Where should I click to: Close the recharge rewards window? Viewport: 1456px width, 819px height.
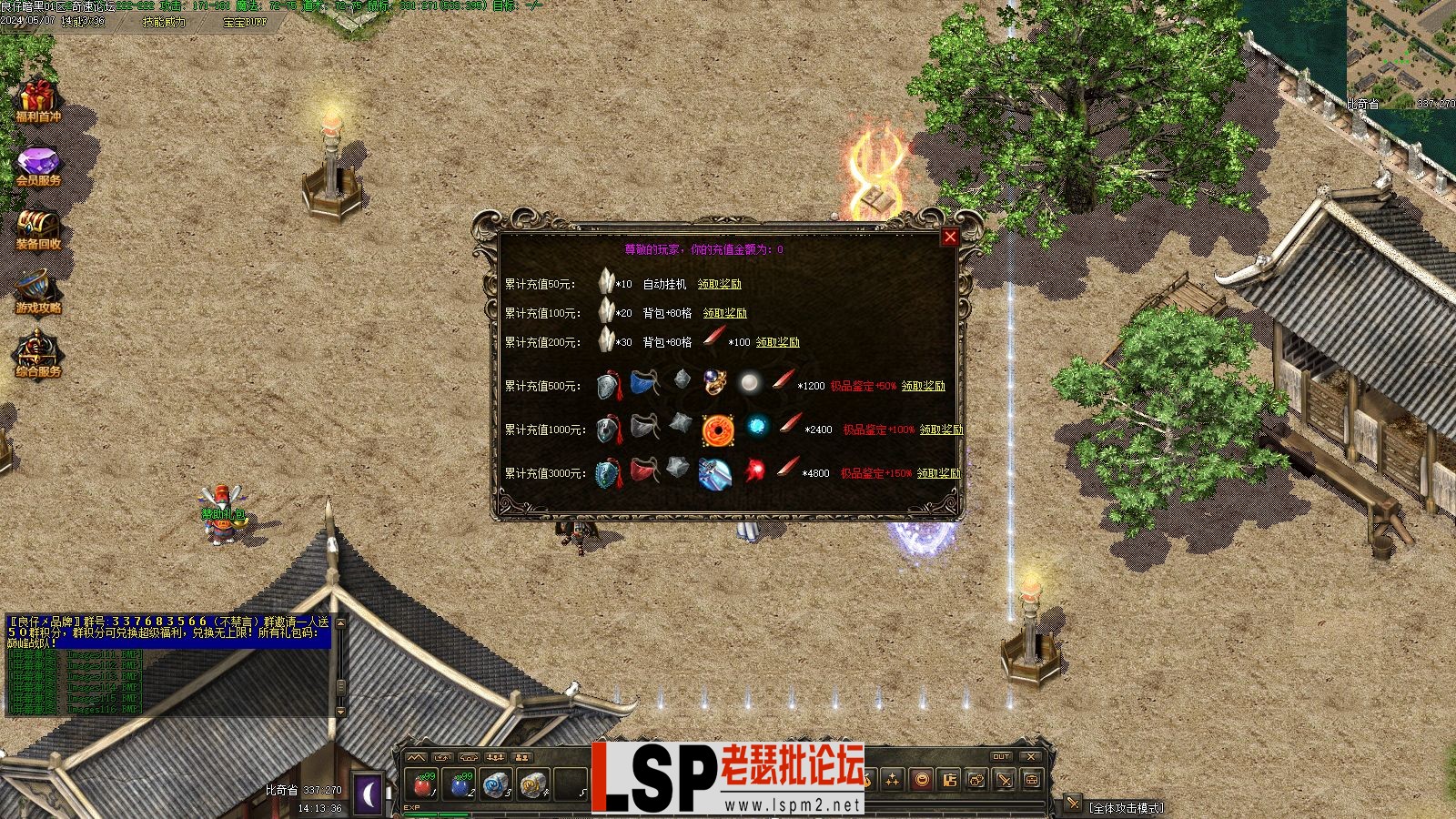coord(950,238)
